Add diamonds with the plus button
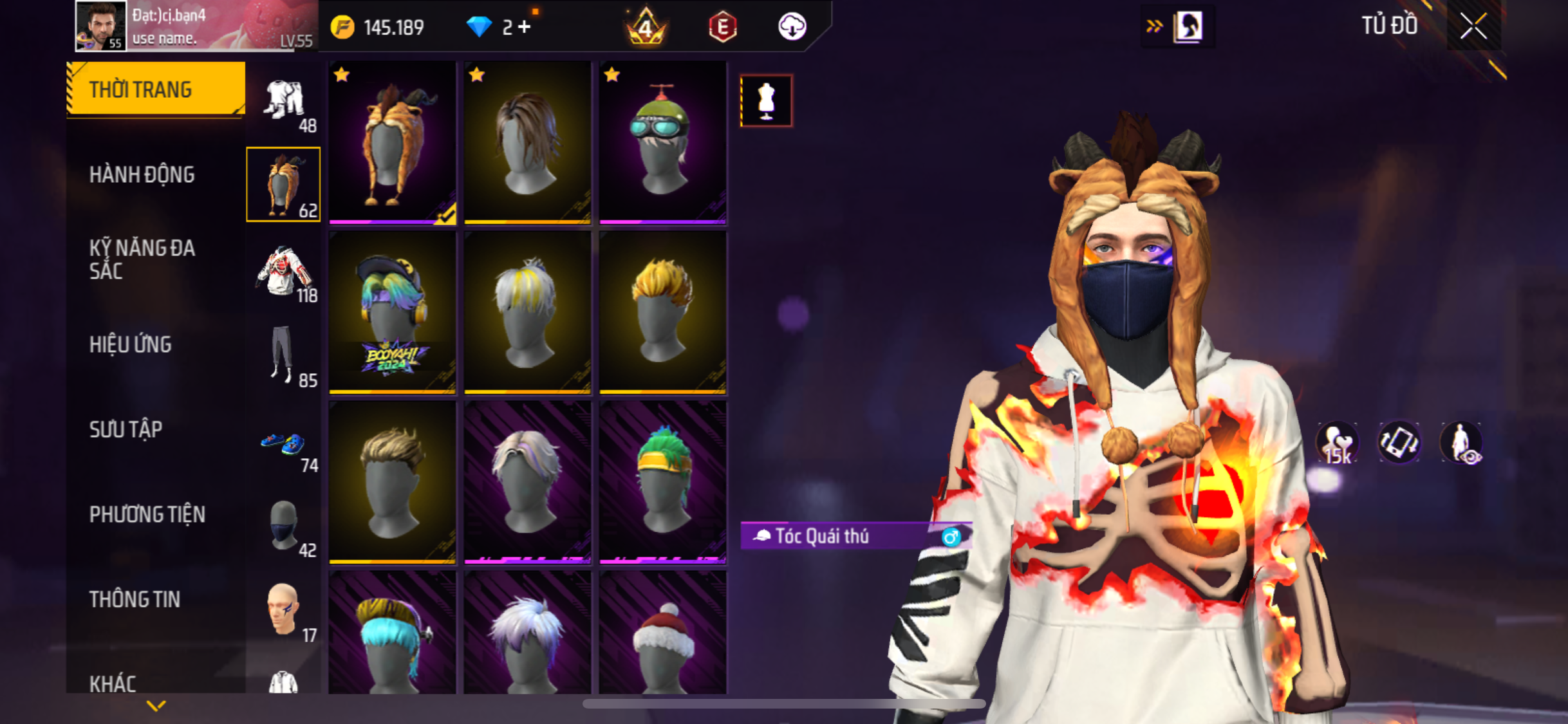The width and height of the screenshot is (1568, 724). pyautogui.click(x=525, y=27)
